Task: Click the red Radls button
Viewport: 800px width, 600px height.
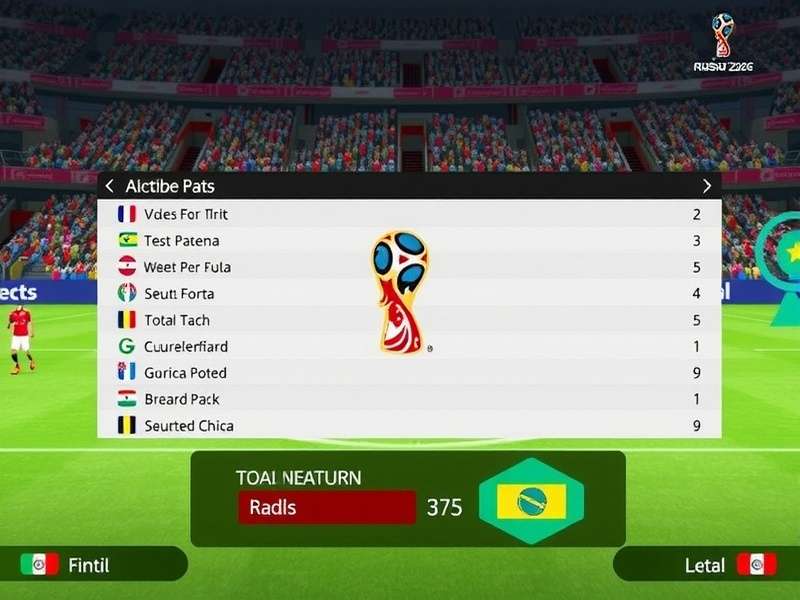Action: (x=326, y=507)
